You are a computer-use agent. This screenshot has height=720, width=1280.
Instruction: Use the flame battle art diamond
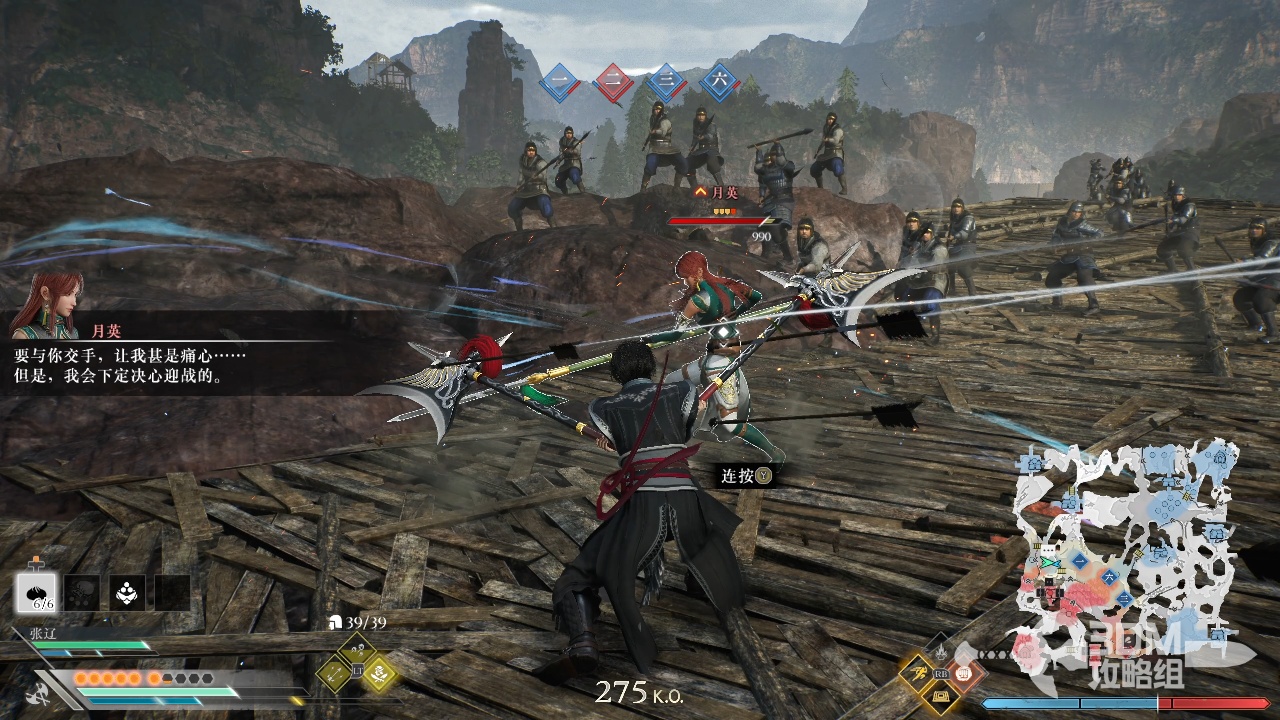point(940,652)
